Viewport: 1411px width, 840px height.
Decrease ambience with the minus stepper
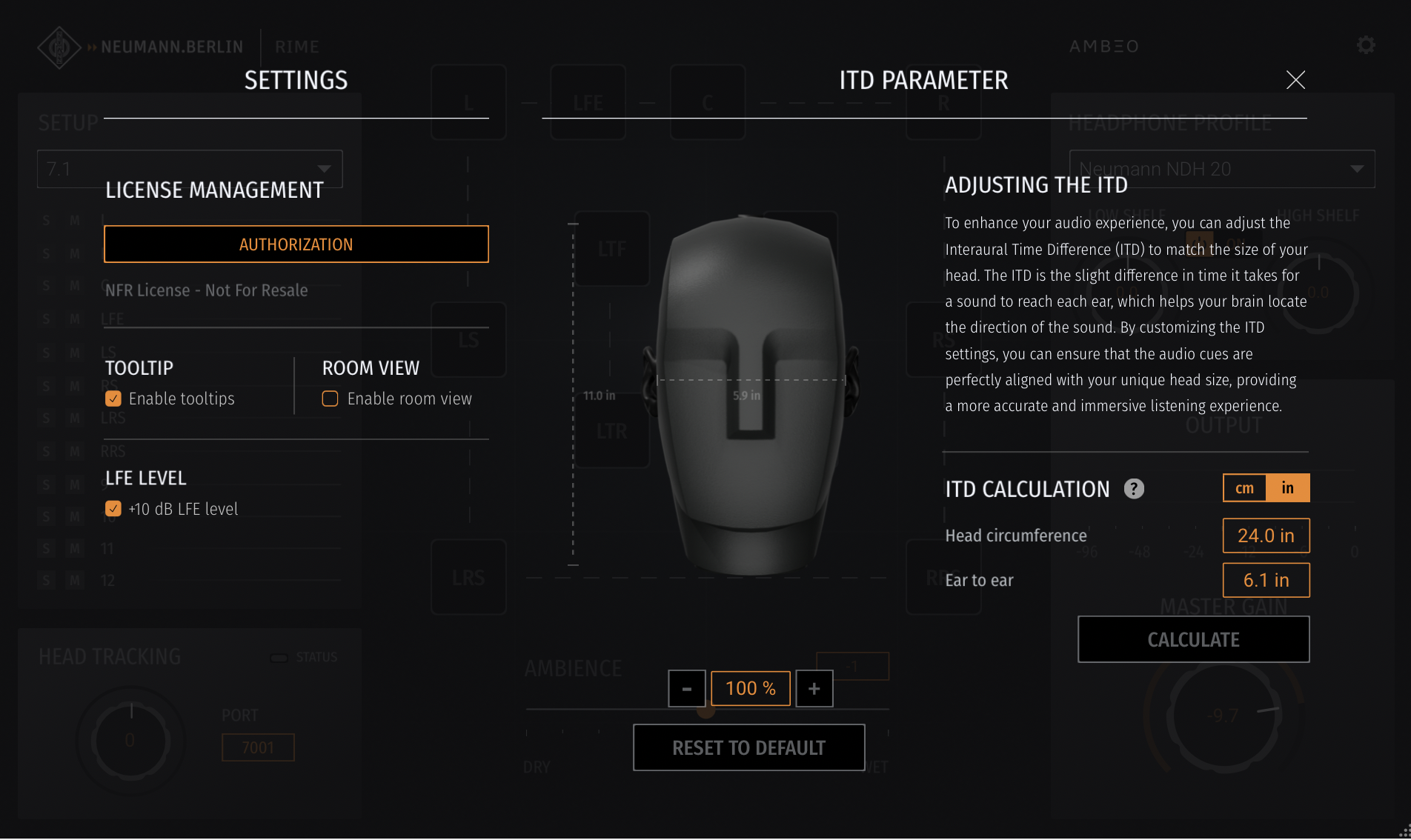coord(686,688)
